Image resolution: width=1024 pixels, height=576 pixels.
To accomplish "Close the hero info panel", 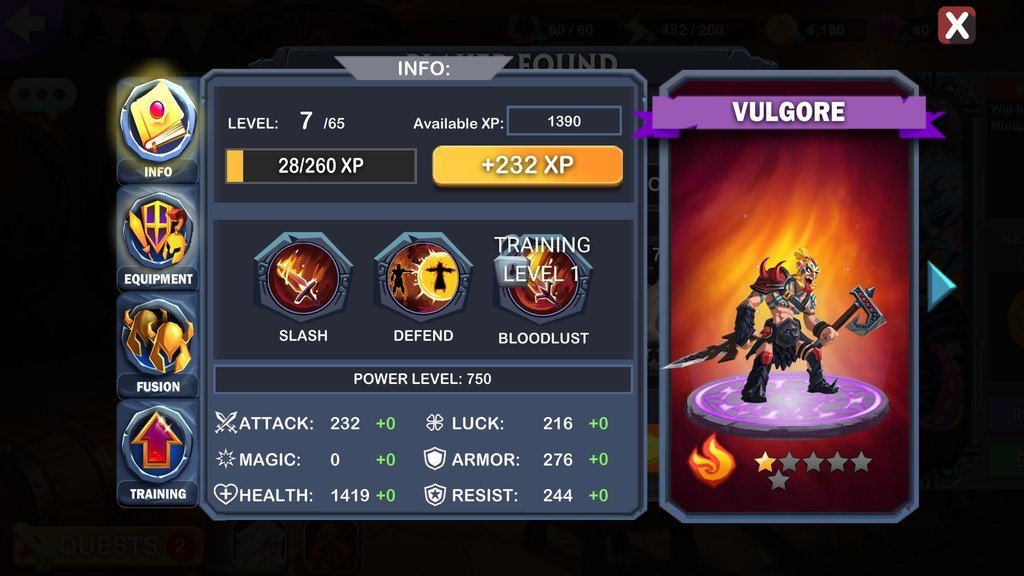I will point(957,26).
